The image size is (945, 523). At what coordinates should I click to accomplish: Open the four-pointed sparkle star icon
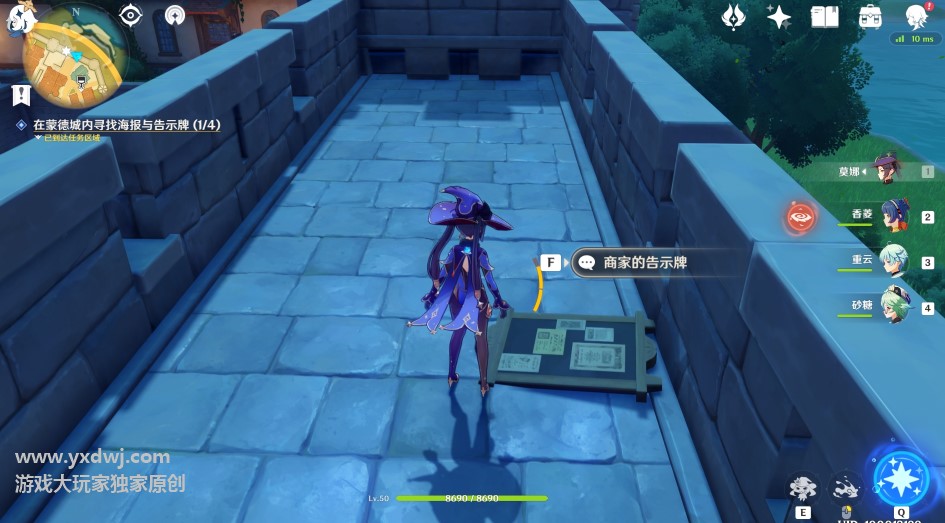pyautogui.click(x=779, y=16)
